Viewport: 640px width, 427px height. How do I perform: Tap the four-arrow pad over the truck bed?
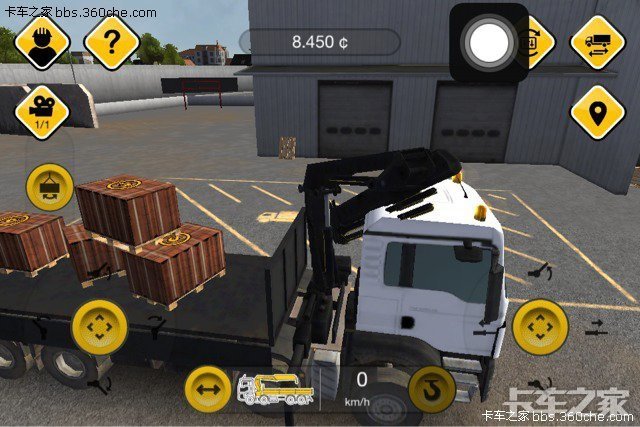99,325
